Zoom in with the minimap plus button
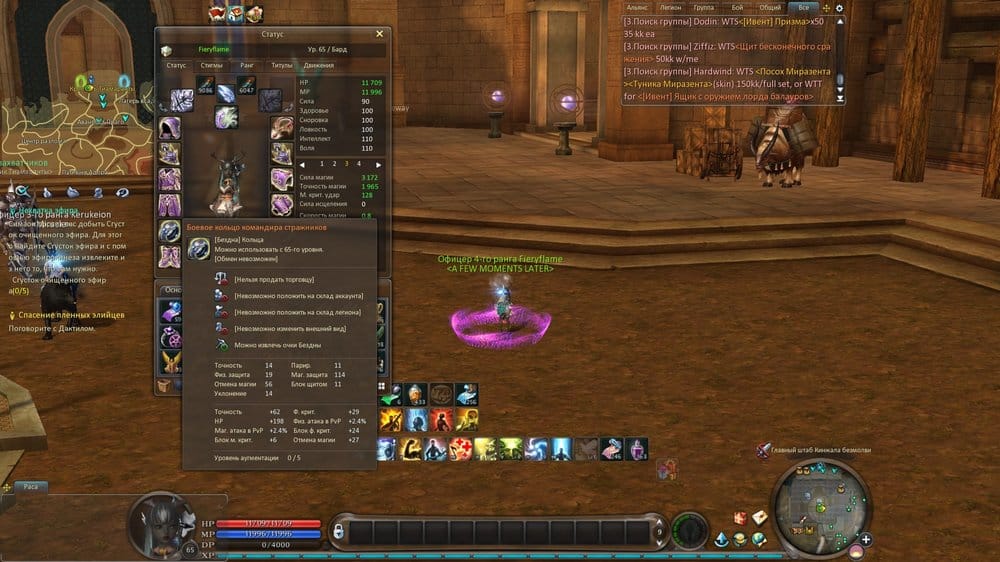The image size is (1000, 562). (866, 540)
